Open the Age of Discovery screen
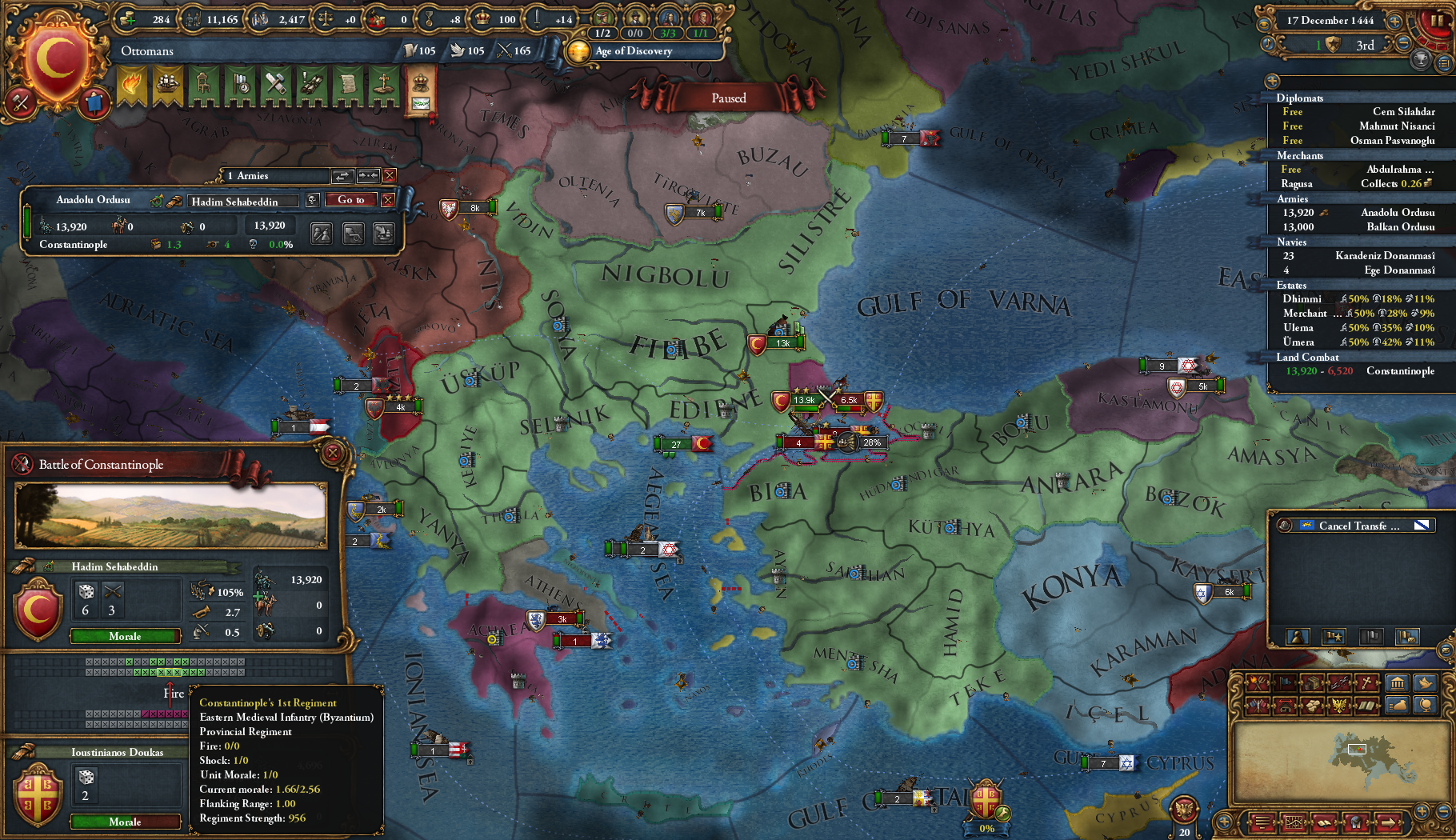The height and width of the screenshot is (840, 1456). pos(632,51)
